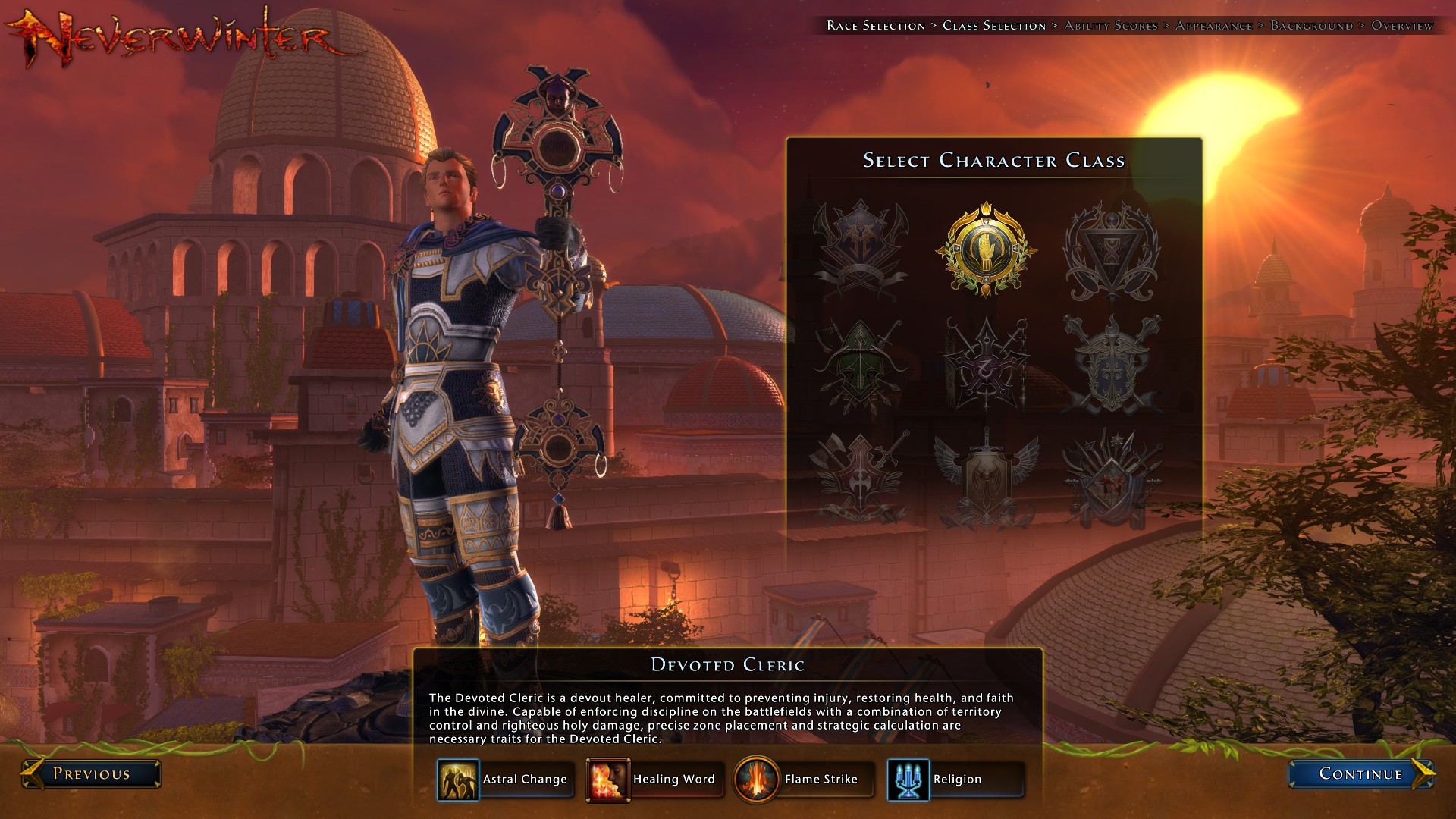Inspect the Religion skill icon

(908, 780)
